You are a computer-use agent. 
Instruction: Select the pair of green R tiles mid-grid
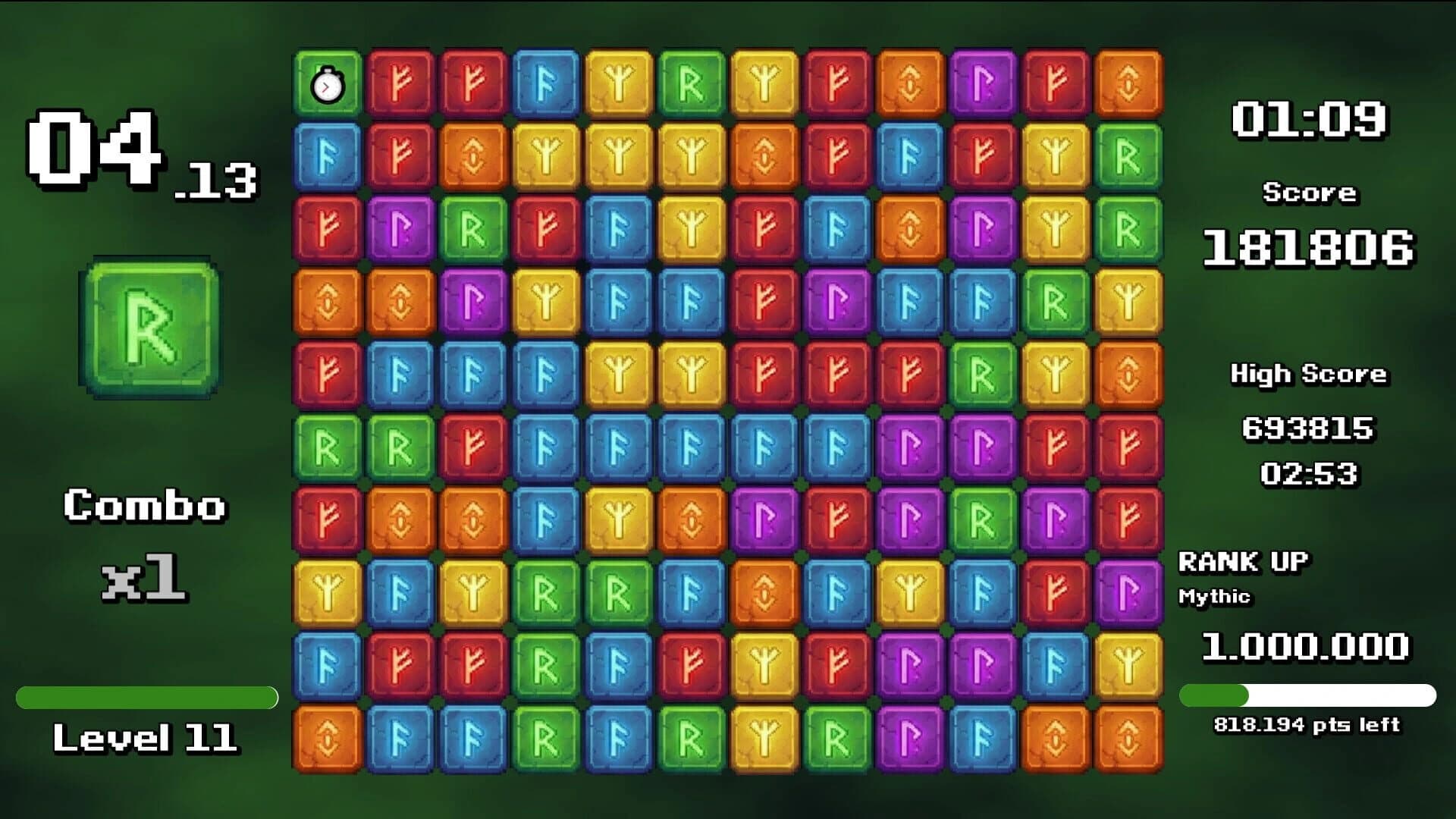click(364, 447)
